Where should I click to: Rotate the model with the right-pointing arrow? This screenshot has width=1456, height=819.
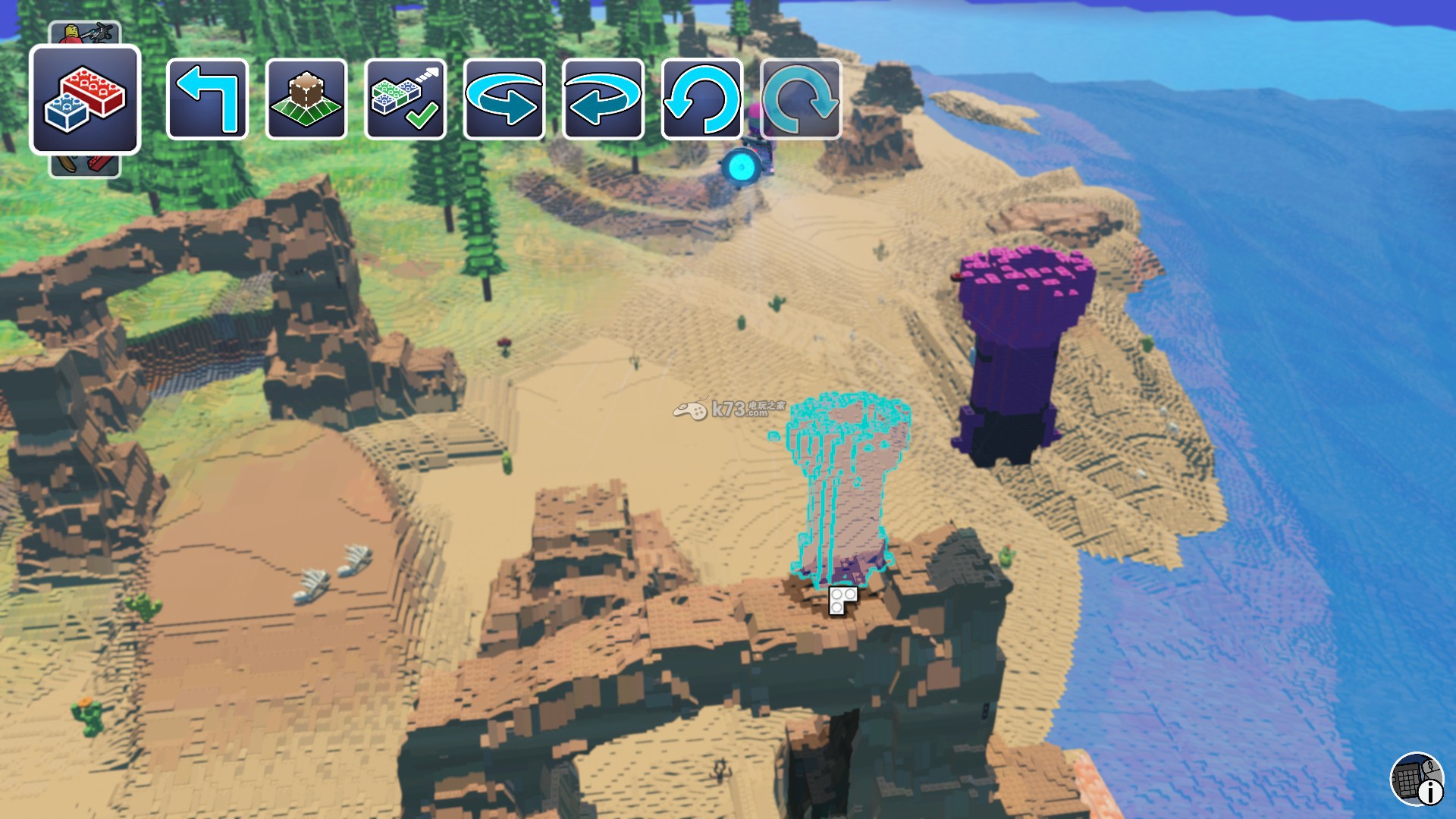504,99
